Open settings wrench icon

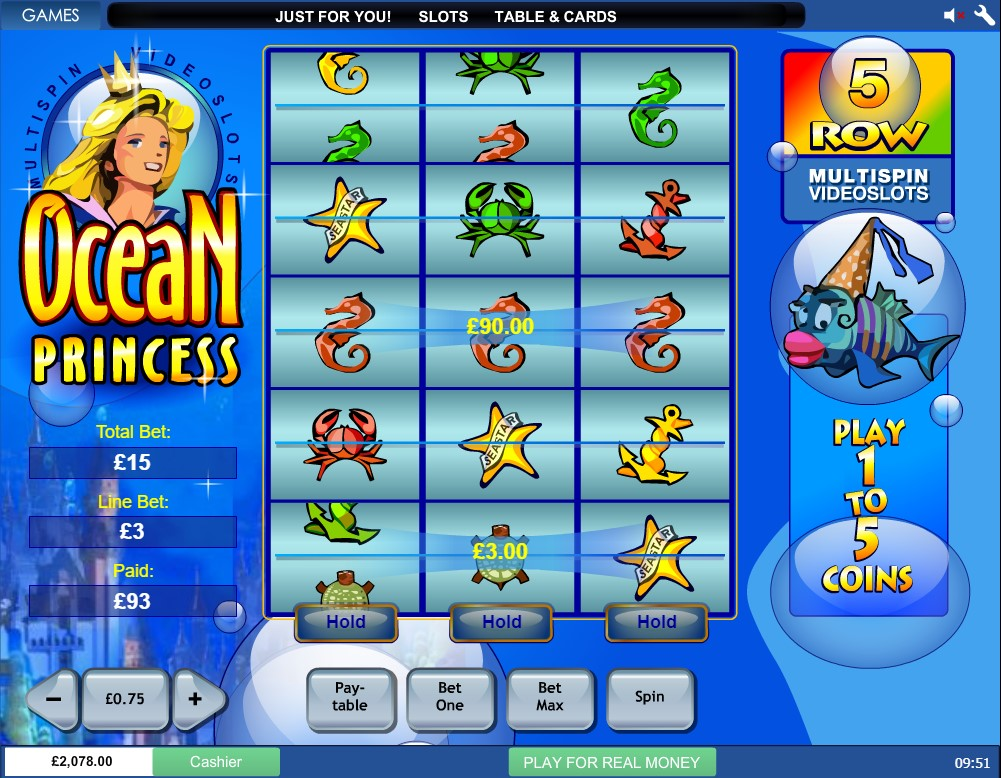tap(980, 15)
